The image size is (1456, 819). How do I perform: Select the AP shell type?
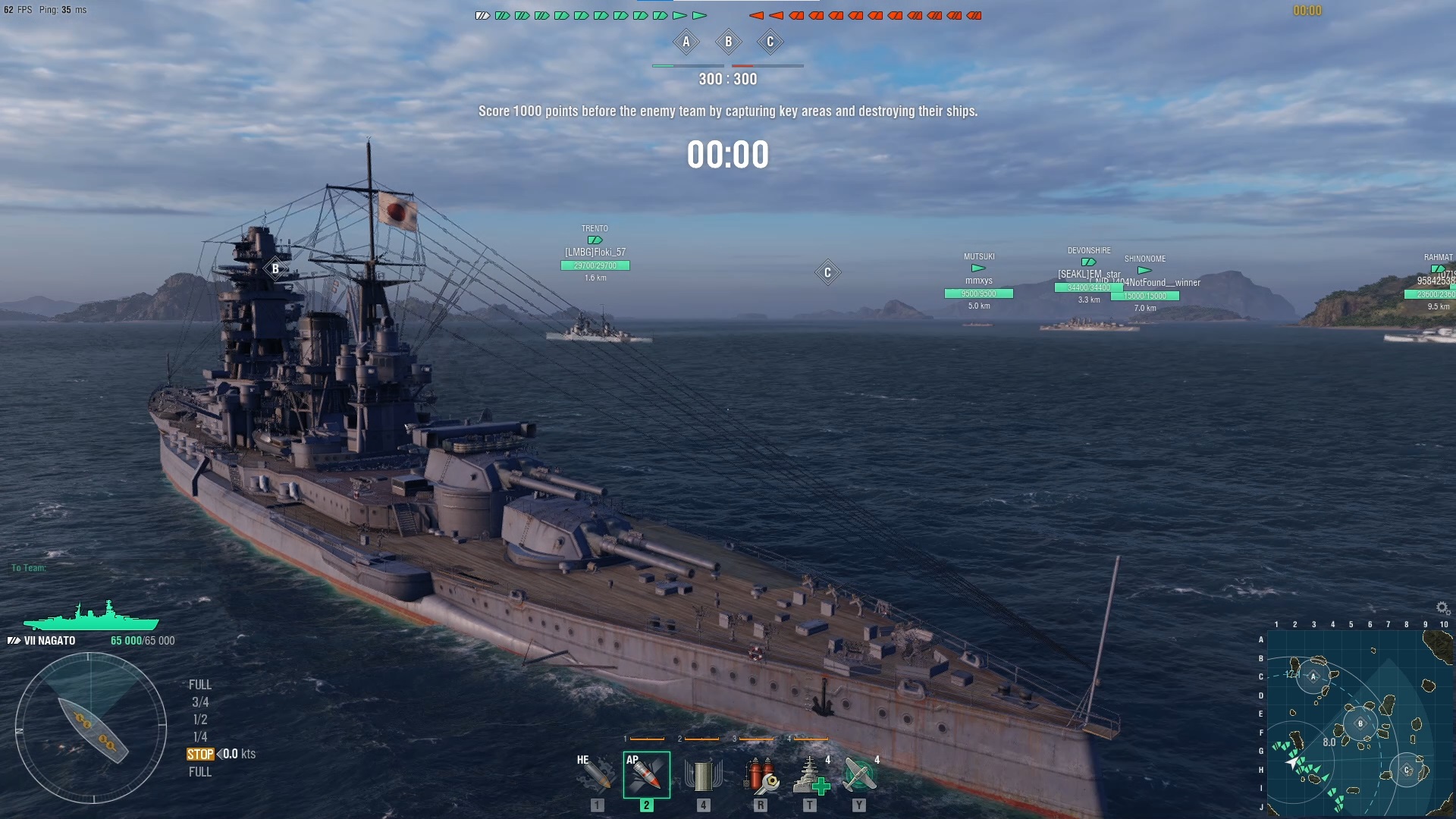pos(646,775)
